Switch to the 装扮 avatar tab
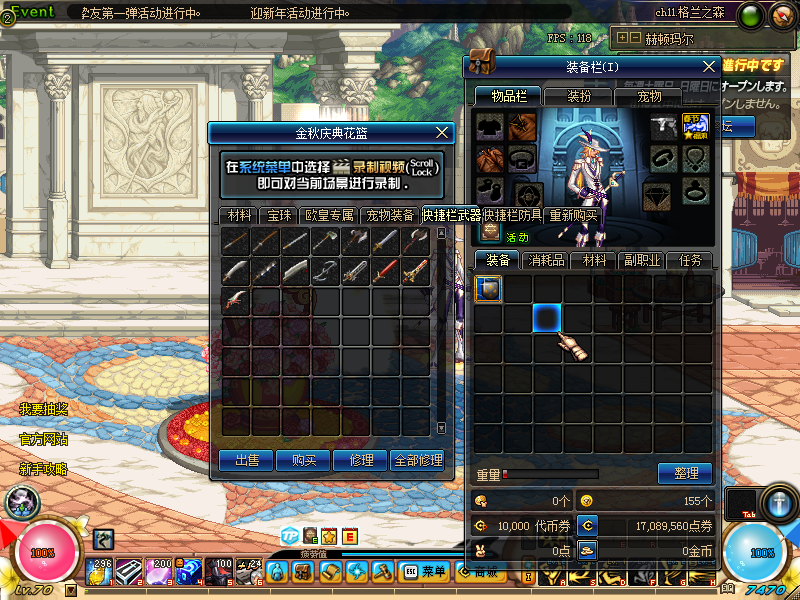The width and height of the screenshot is (800, 600). pos(579,96)
